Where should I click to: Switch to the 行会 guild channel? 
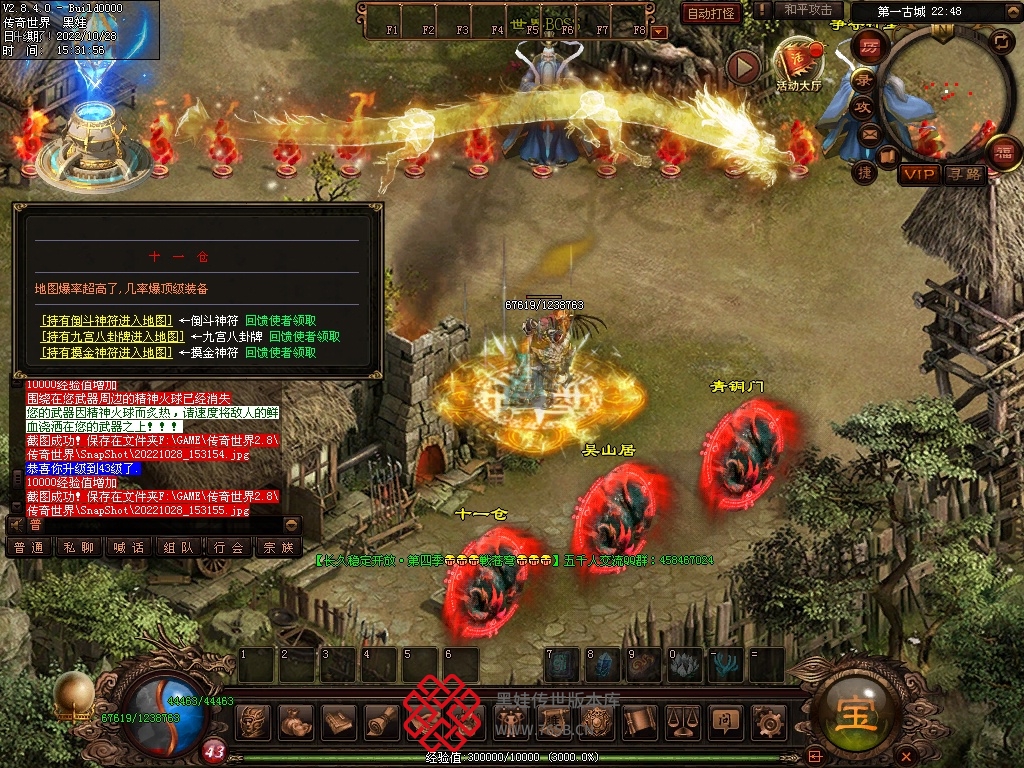point(229,548)
